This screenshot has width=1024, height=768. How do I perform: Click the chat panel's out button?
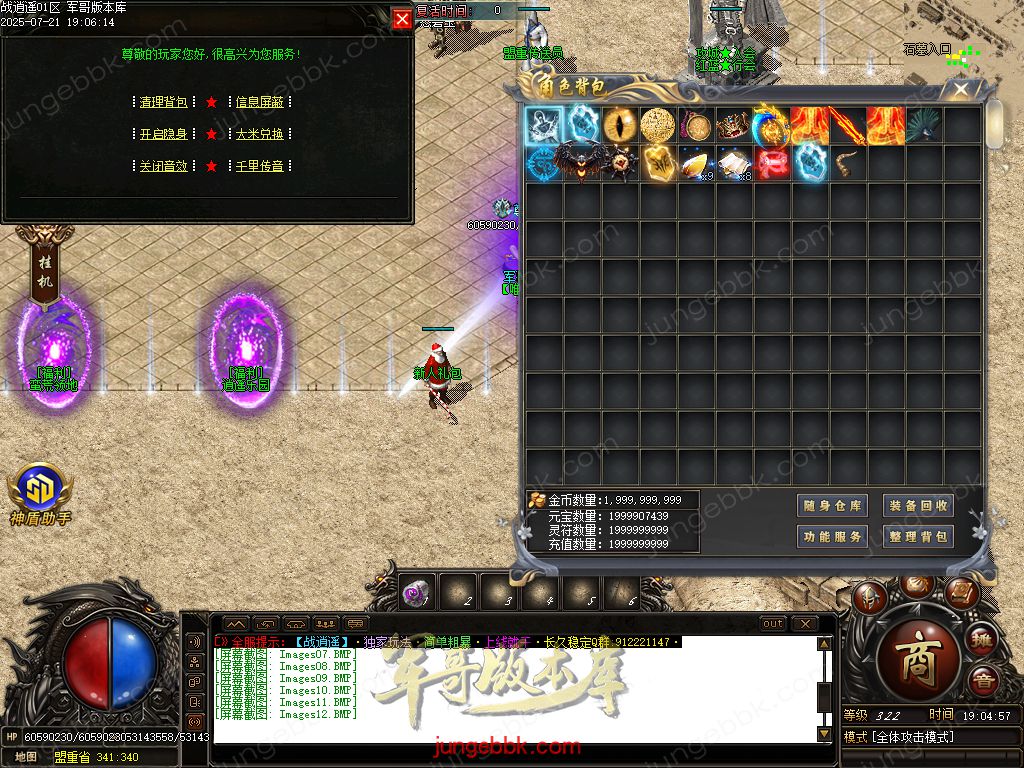(773, 624)
